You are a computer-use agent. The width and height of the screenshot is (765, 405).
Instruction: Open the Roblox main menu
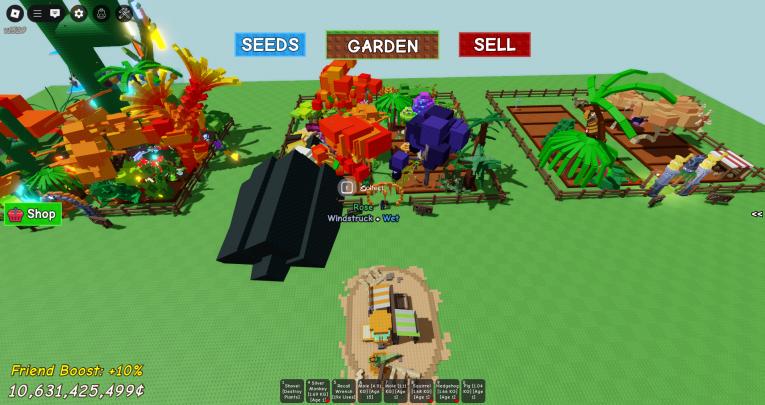point(14,13)
